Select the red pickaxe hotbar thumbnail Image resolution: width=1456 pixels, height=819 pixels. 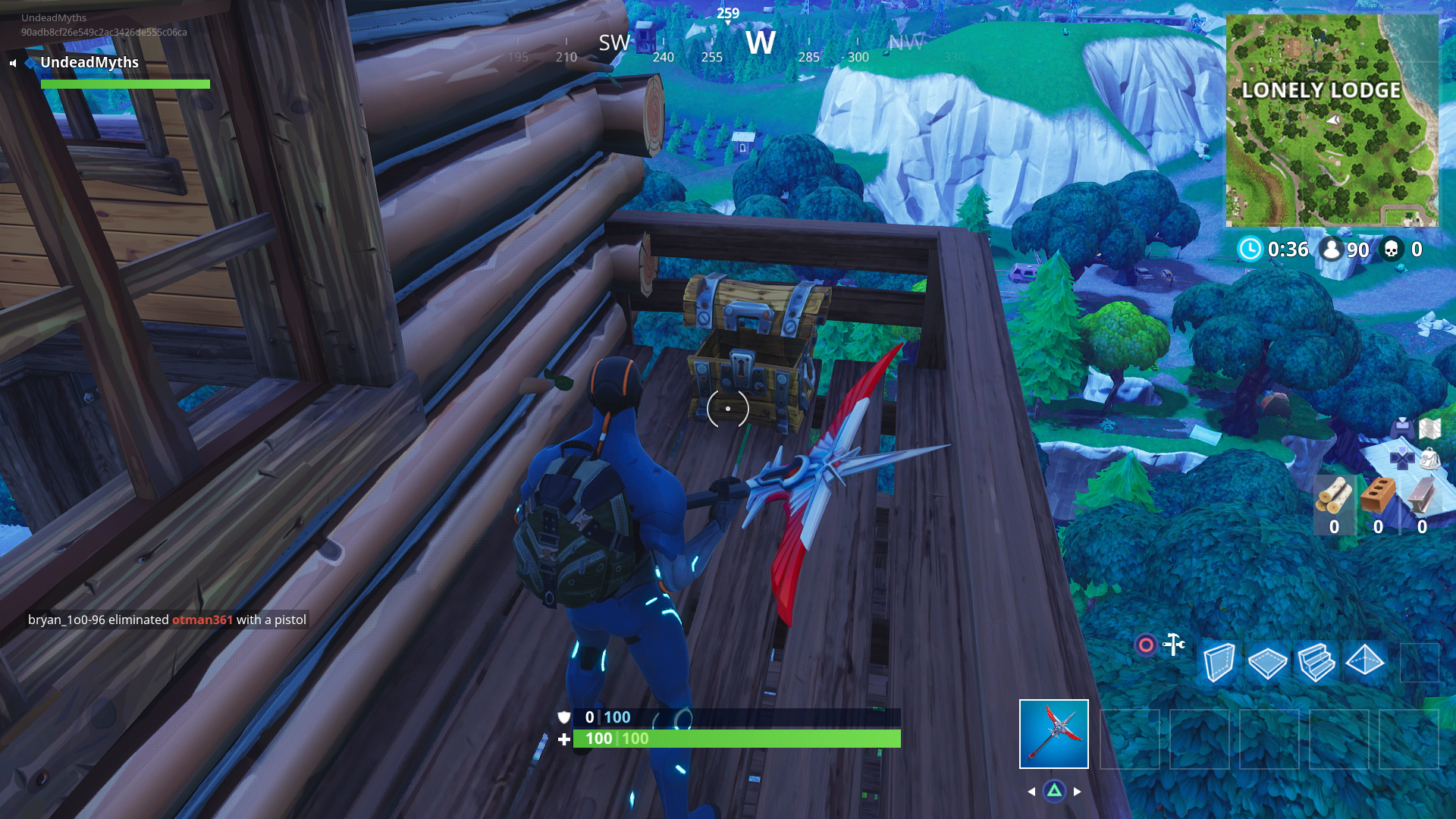(1053, 733)
